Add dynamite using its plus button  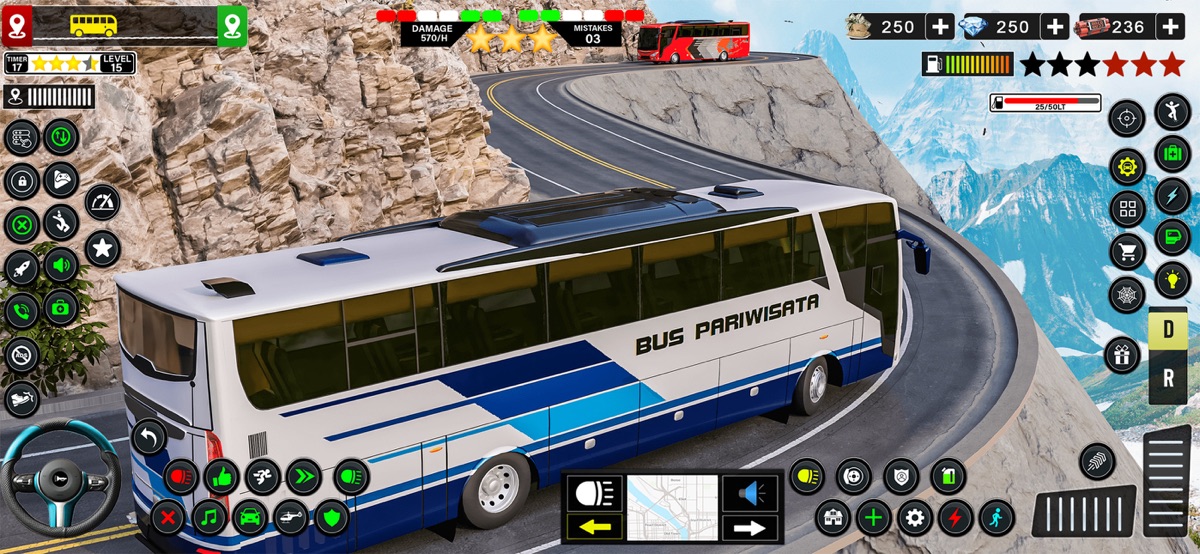(x=1171, y=27)
